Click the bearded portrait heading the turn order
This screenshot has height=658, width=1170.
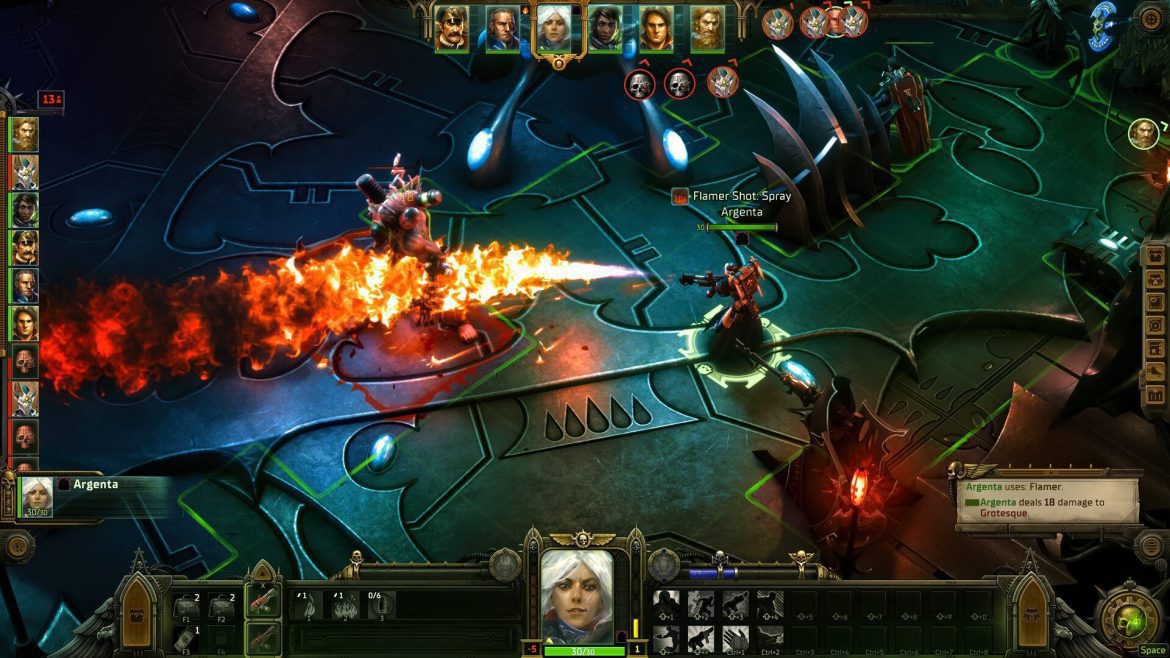(x=24, y=134)
